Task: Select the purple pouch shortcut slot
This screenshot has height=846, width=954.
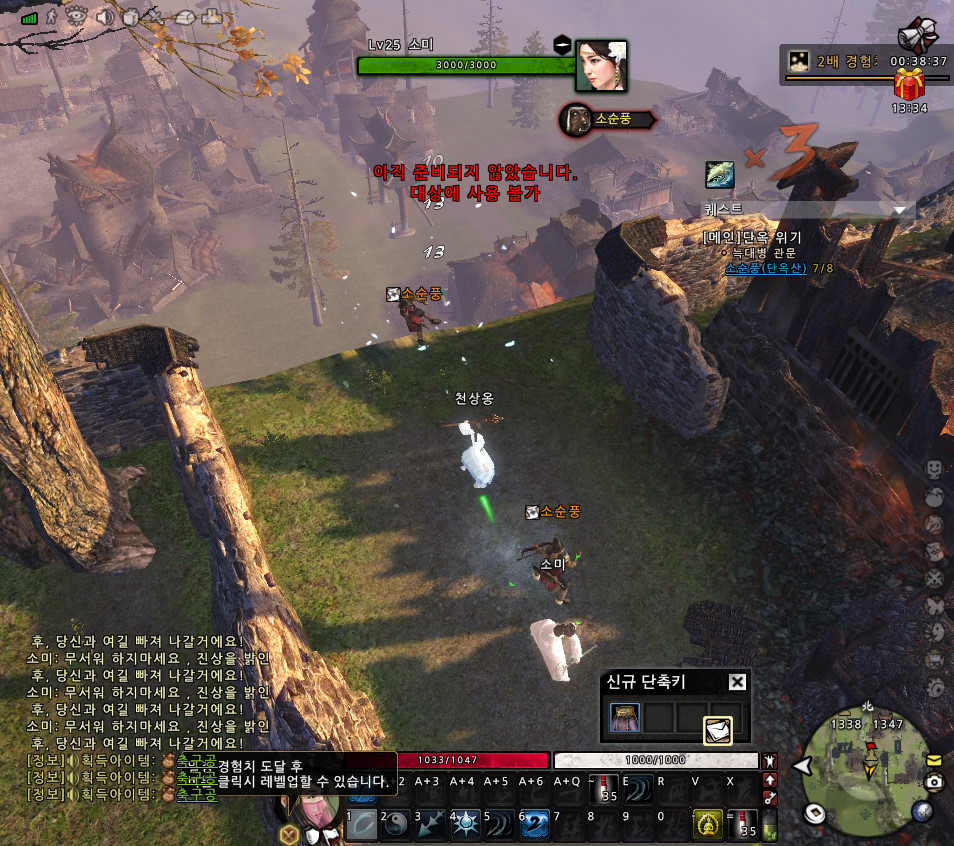Action: [x=625, y=717]
